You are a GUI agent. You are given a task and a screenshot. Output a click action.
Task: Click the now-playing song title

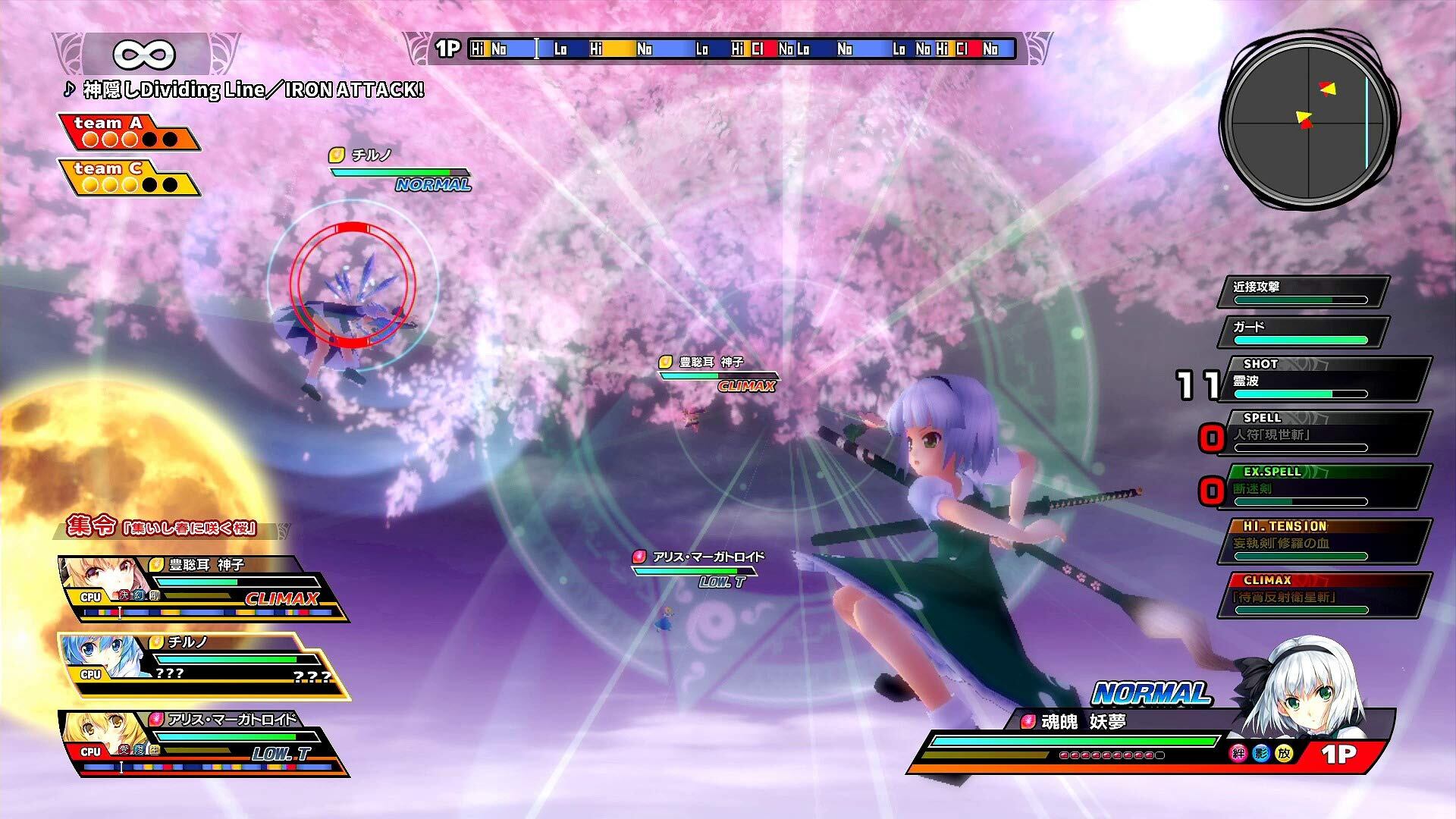(244, 90)
